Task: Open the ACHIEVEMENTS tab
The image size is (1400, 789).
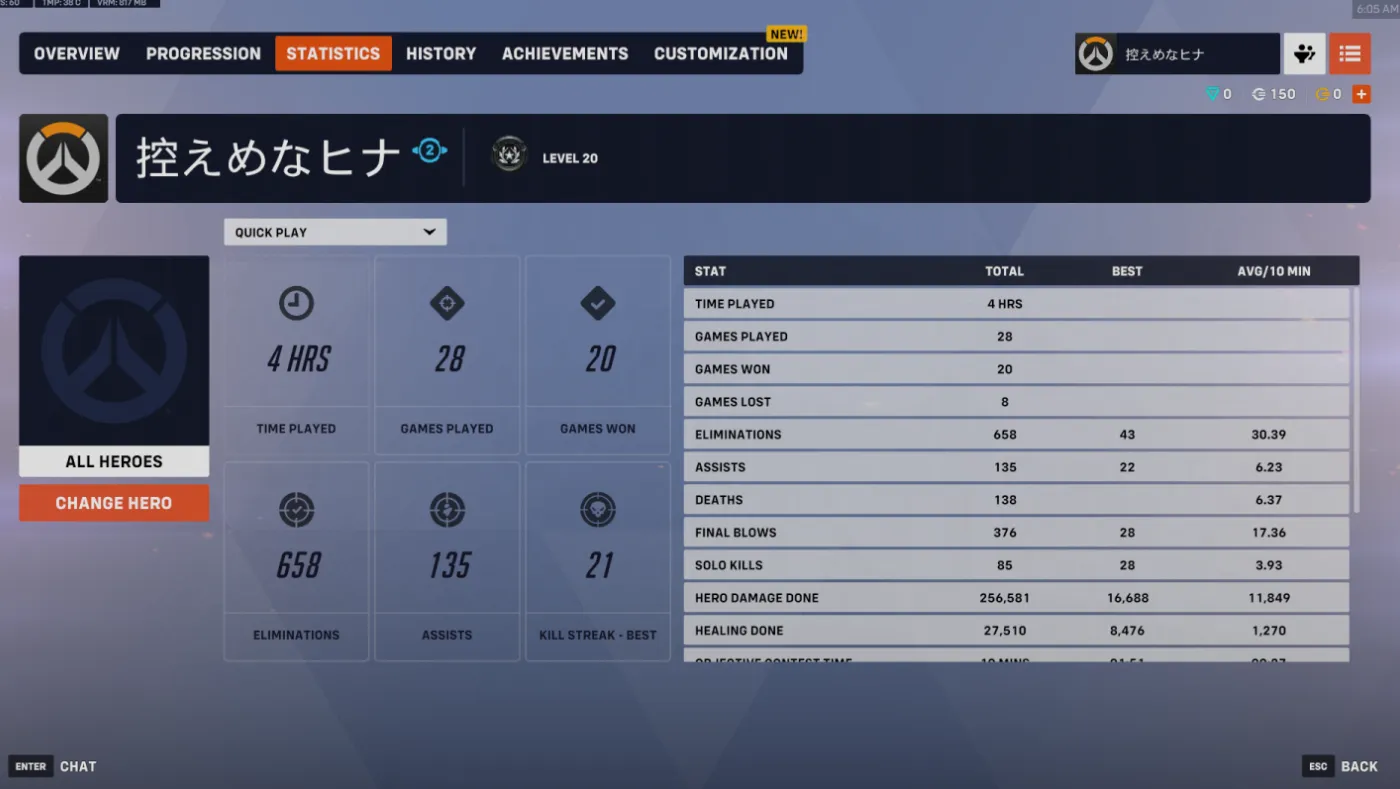Action: point(564,53)
